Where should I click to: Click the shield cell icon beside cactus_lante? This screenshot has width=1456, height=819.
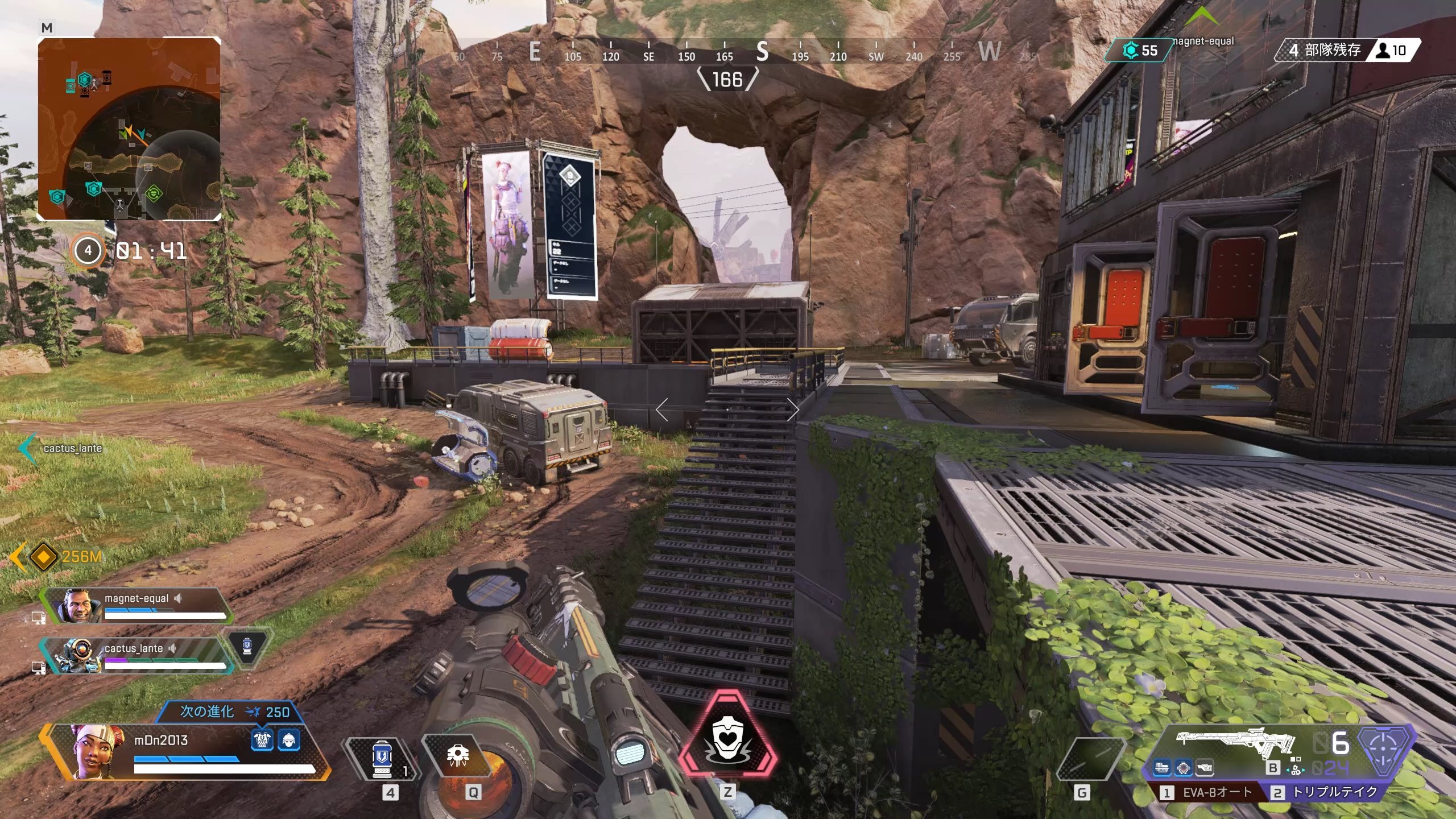(249, 647)
